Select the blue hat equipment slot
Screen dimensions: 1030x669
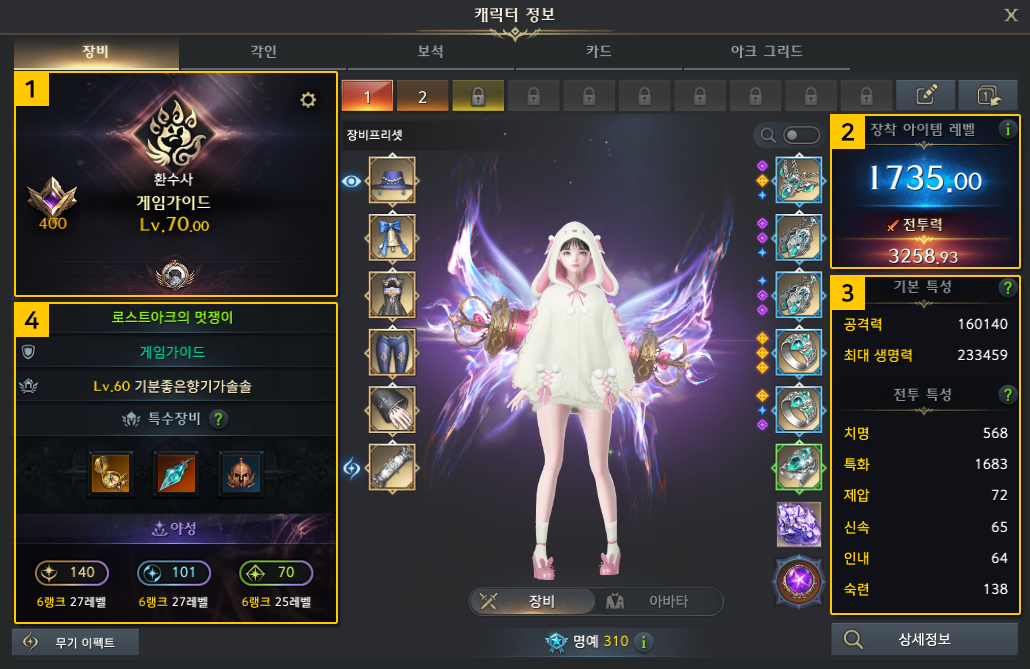(392, 180)
